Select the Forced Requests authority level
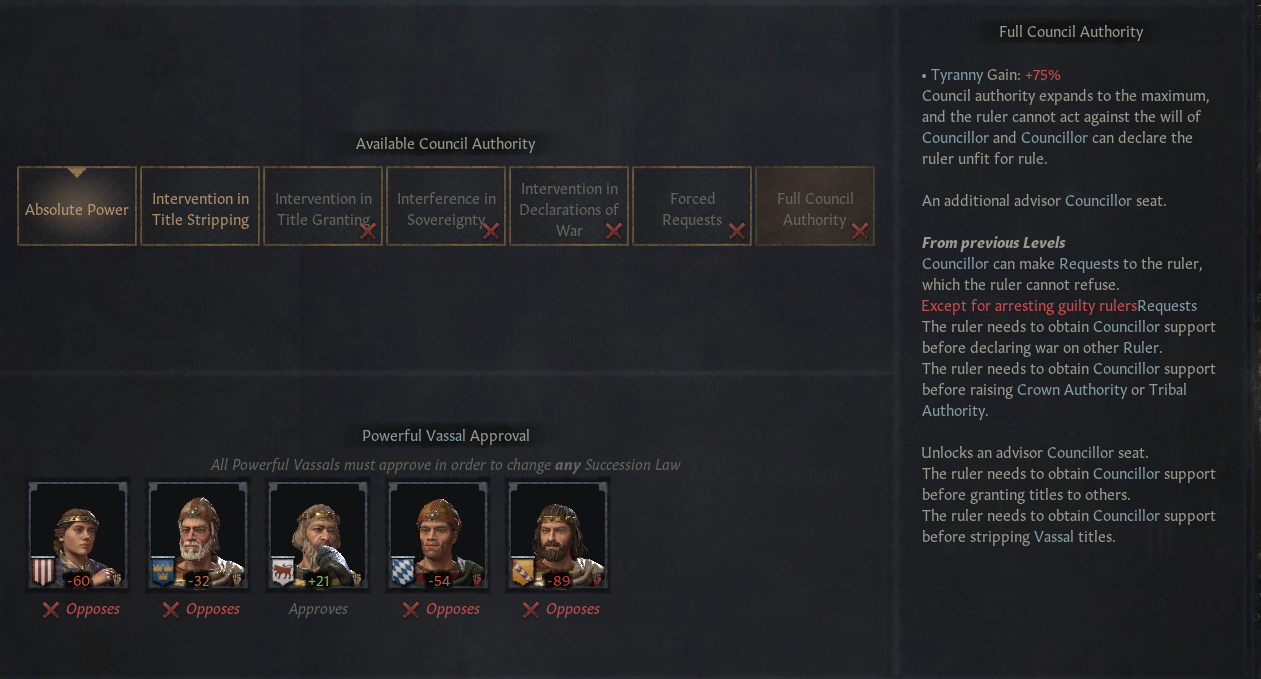Screen dimensions: 1261x679 tap(692, 207)
